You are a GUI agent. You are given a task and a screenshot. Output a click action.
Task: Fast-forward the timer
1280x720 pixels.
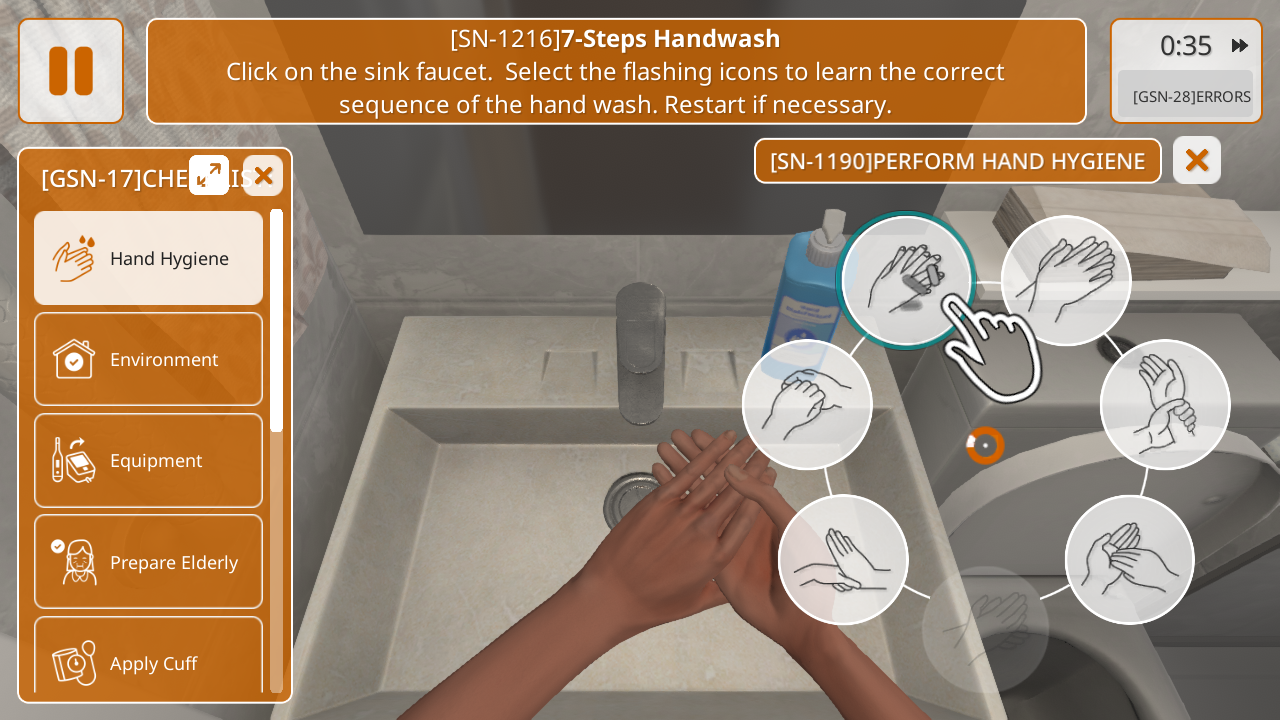1240,45
